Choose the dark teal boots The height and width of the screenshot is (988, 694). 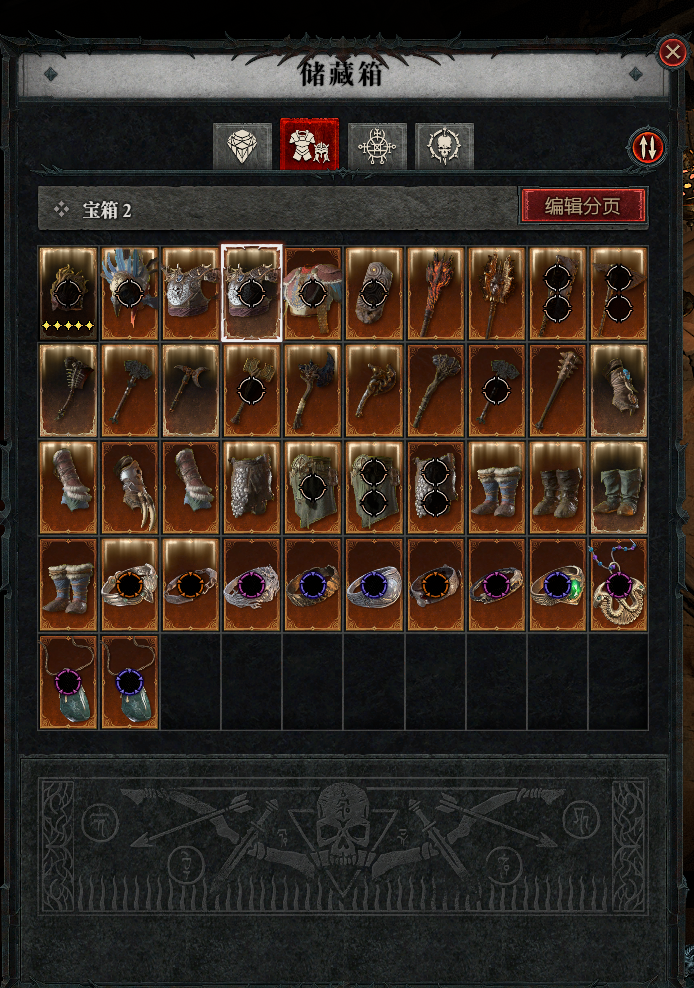(618, 489)
